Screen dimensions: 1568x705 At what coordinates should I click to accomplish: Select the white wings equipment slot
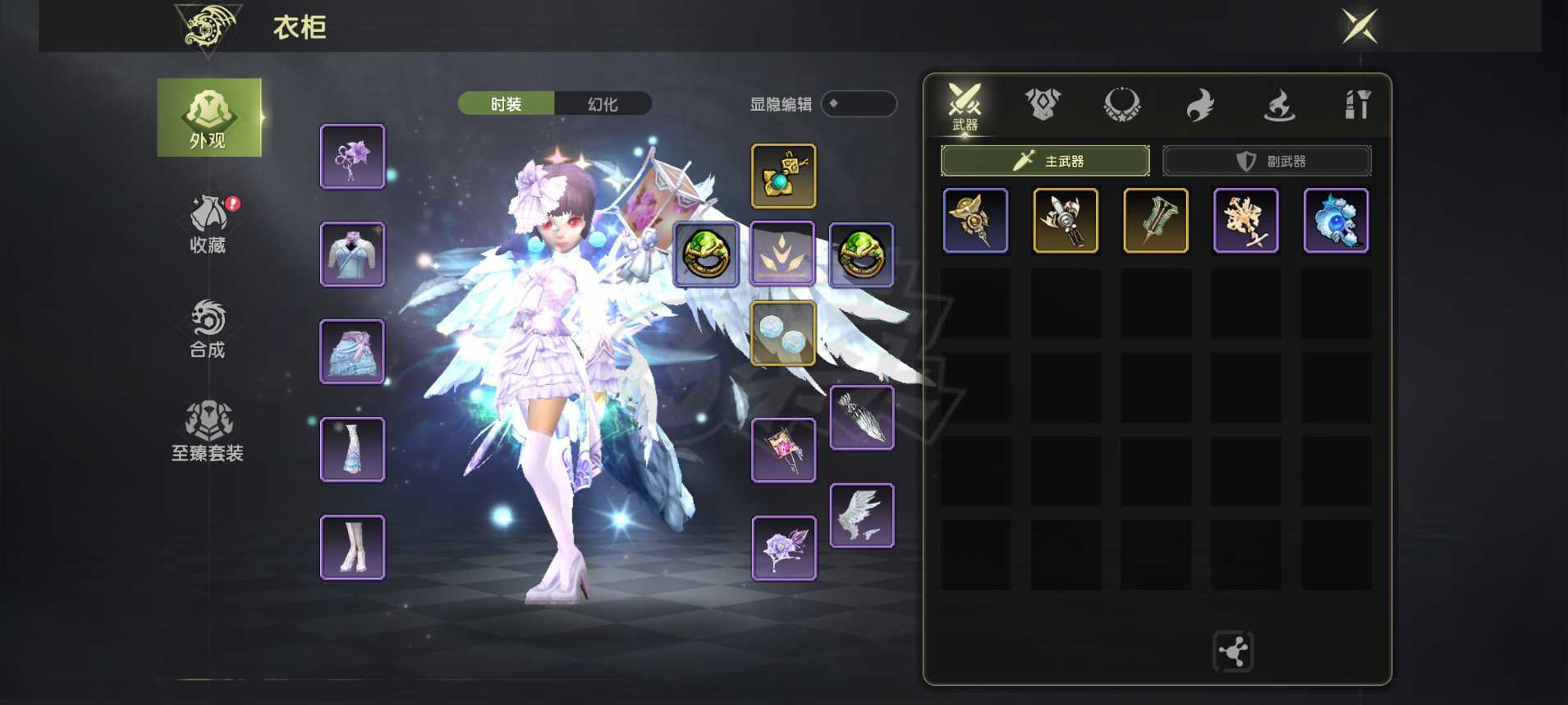coord(861,515)
